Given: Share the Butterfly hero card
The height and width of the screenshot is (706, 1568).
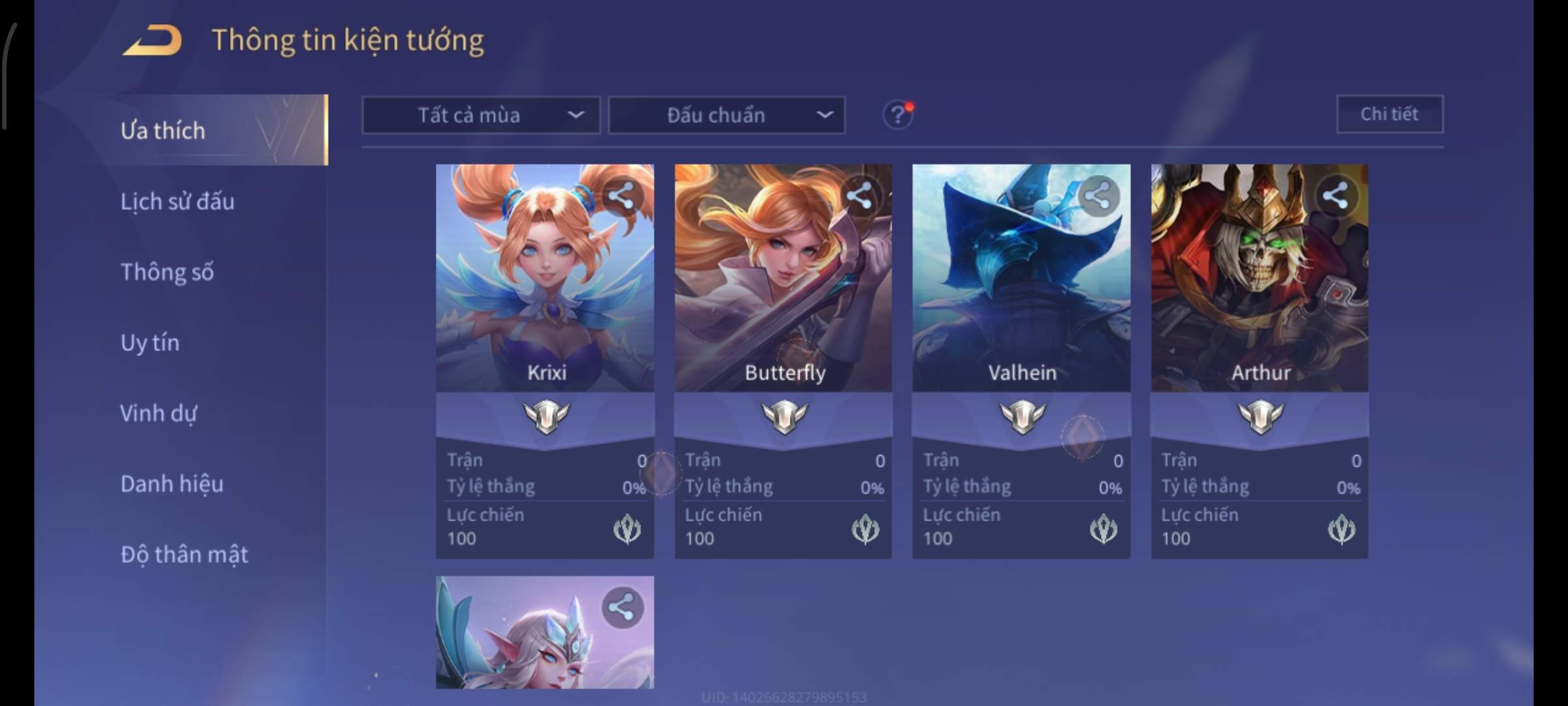Looking at the screenshot, I should (859, 195).
